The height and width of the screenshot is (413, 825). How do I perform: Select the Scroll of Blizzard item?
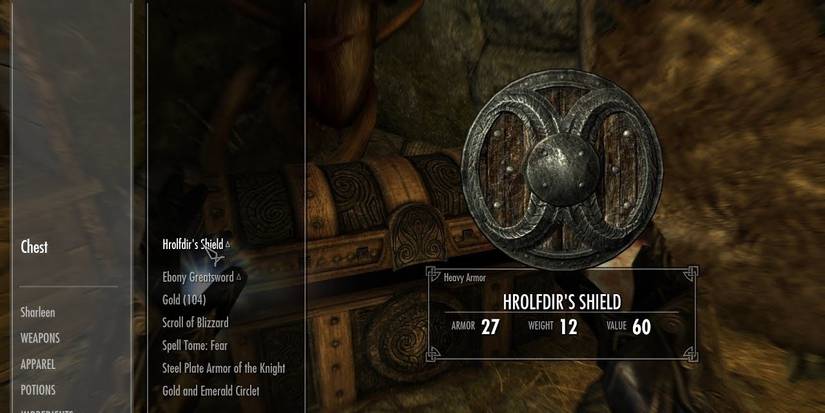point(195,322)
